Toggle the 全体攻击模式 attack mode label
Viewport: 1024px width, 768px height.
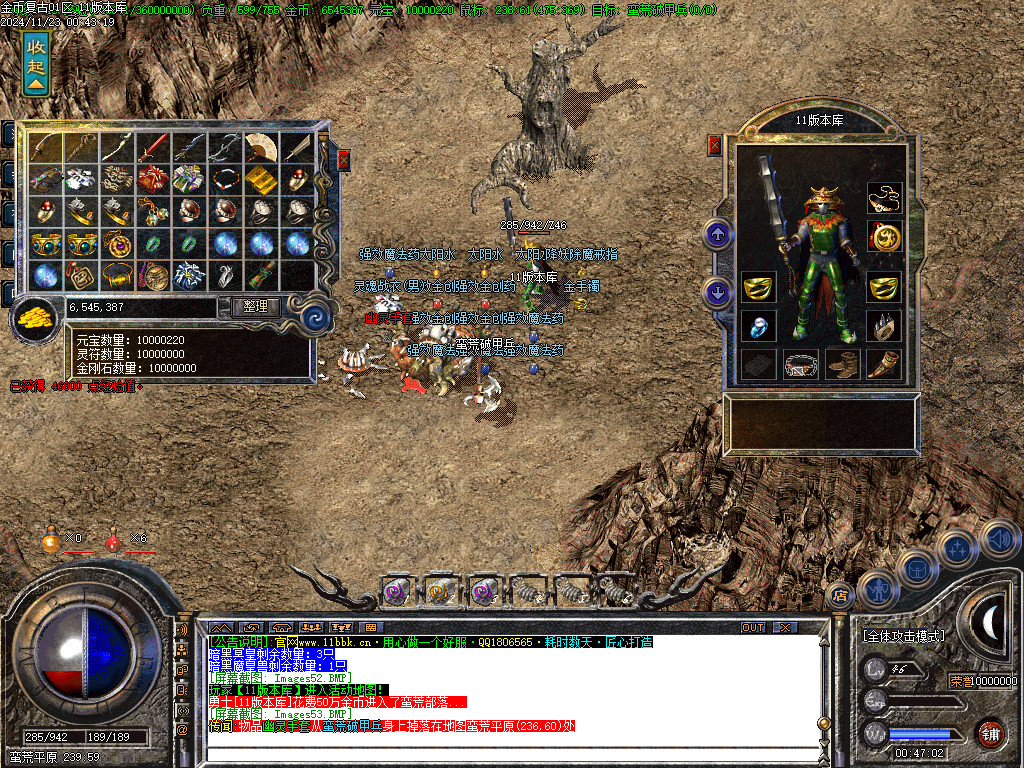coord(904,635)
